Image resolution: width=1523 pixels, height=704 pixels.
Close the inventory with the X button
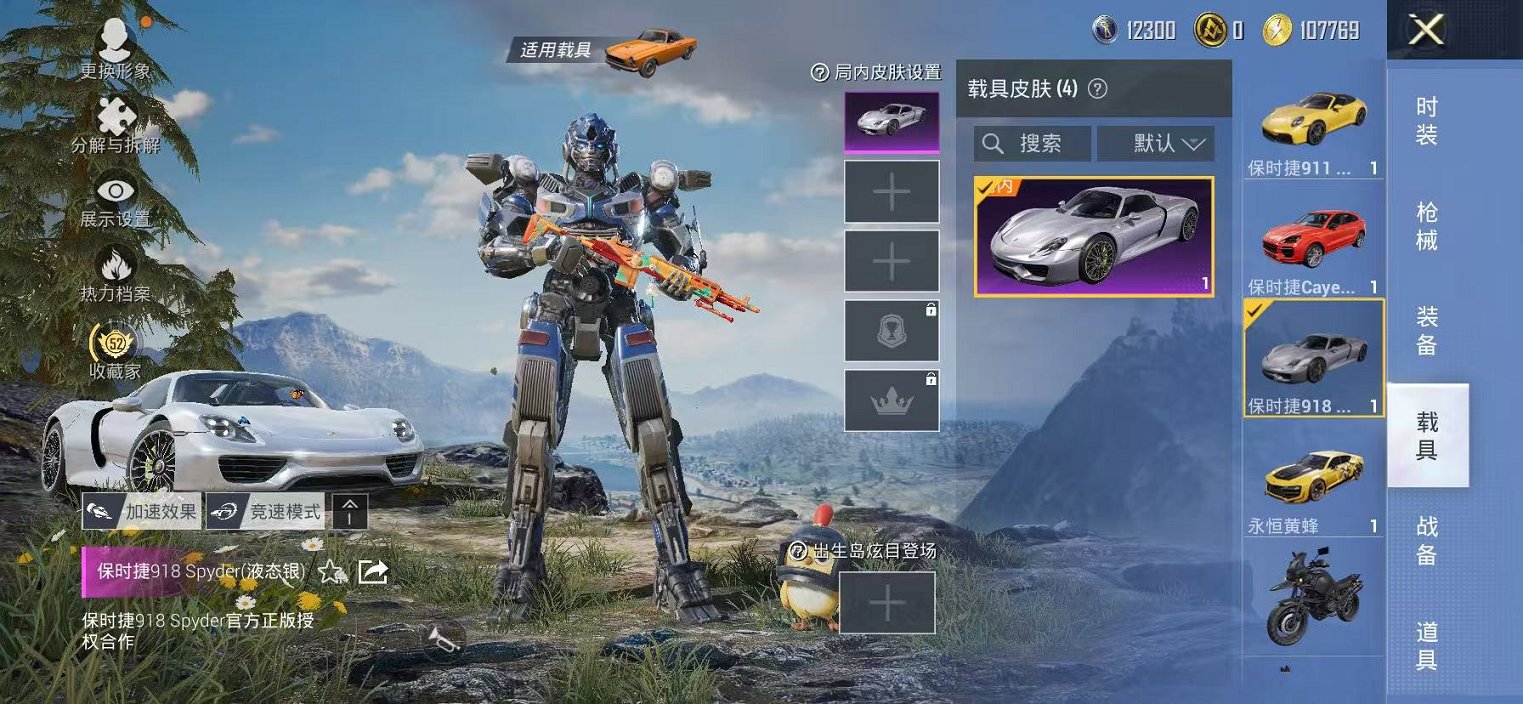tap(1426, 30)
